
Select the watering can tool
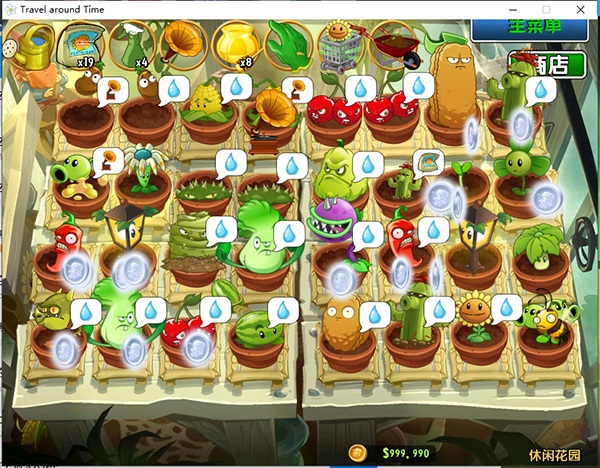tap(28, 45)
